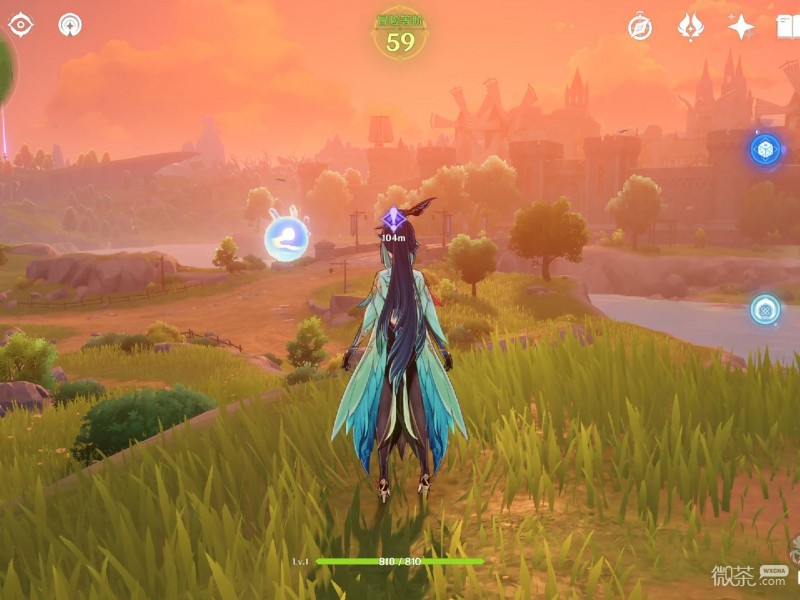Activate the eye-shaped elemental sight icon
The height and width of the screenshot is (600, 800).
click(21, 24)
